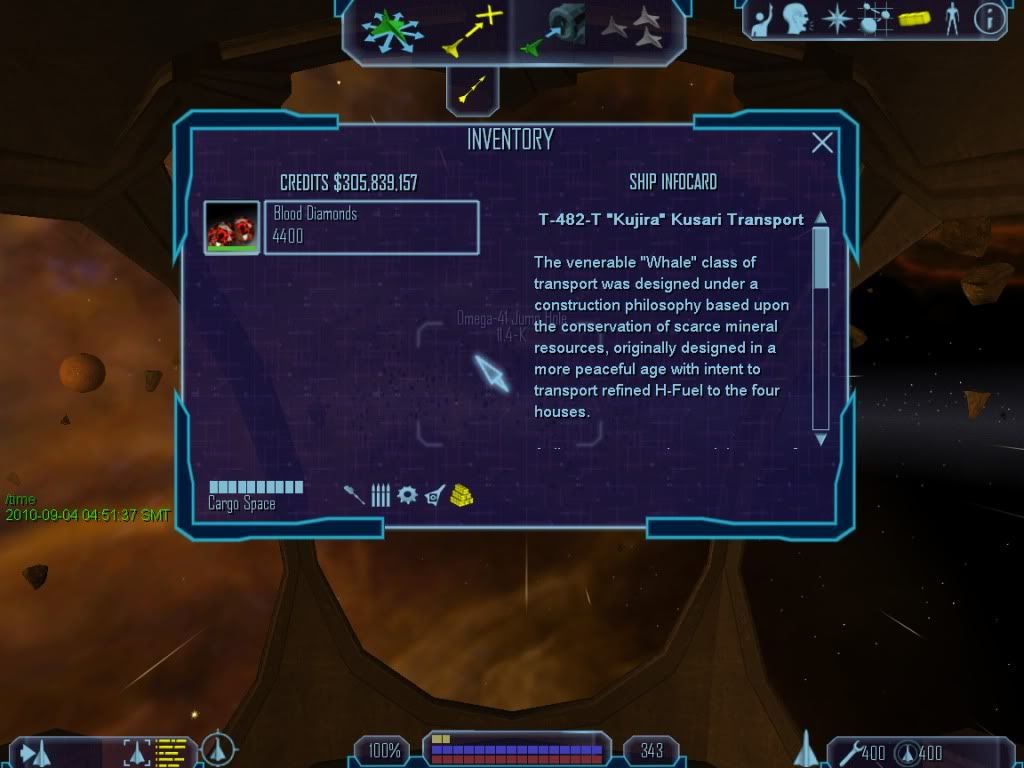Show the internal equipment gear filter

406,494
